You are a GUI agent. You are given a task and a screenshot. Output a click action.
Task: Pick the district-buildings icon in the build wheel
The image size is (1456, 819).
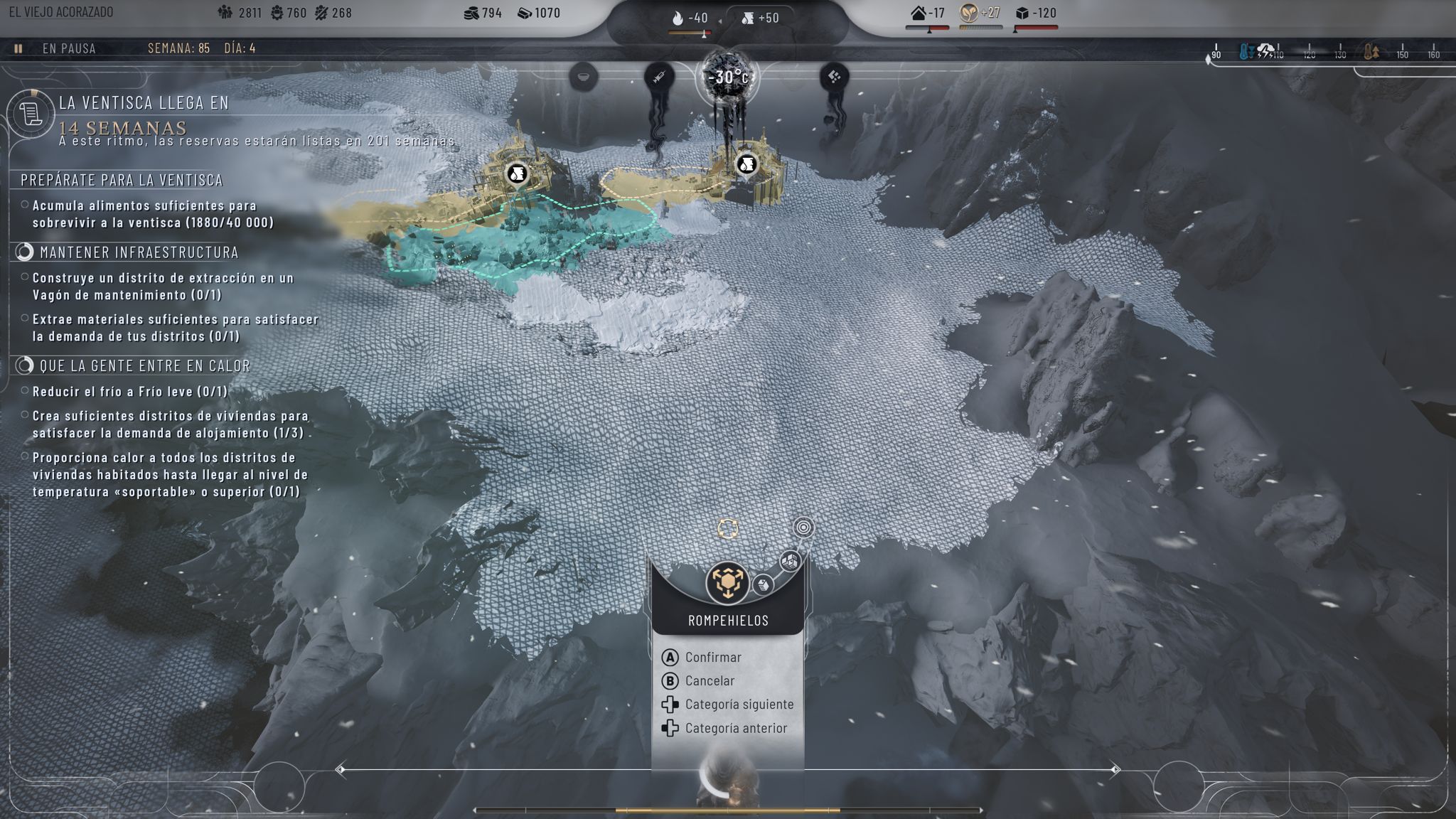click(x=790, y=561)
